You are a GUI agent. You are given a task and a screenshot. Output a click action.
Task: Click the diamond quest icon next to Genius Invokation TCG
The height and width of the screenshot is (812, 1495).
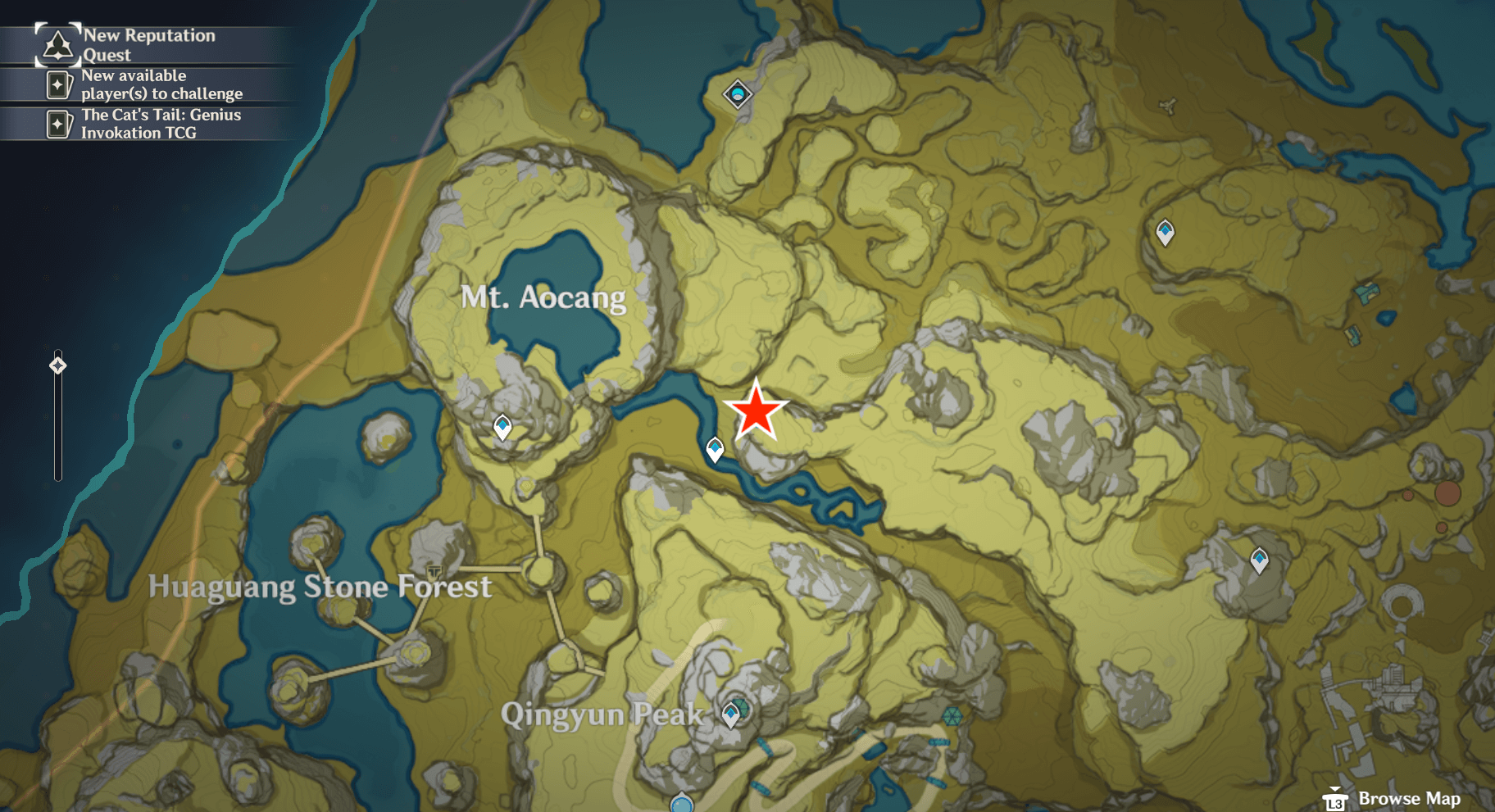point(57,125)
